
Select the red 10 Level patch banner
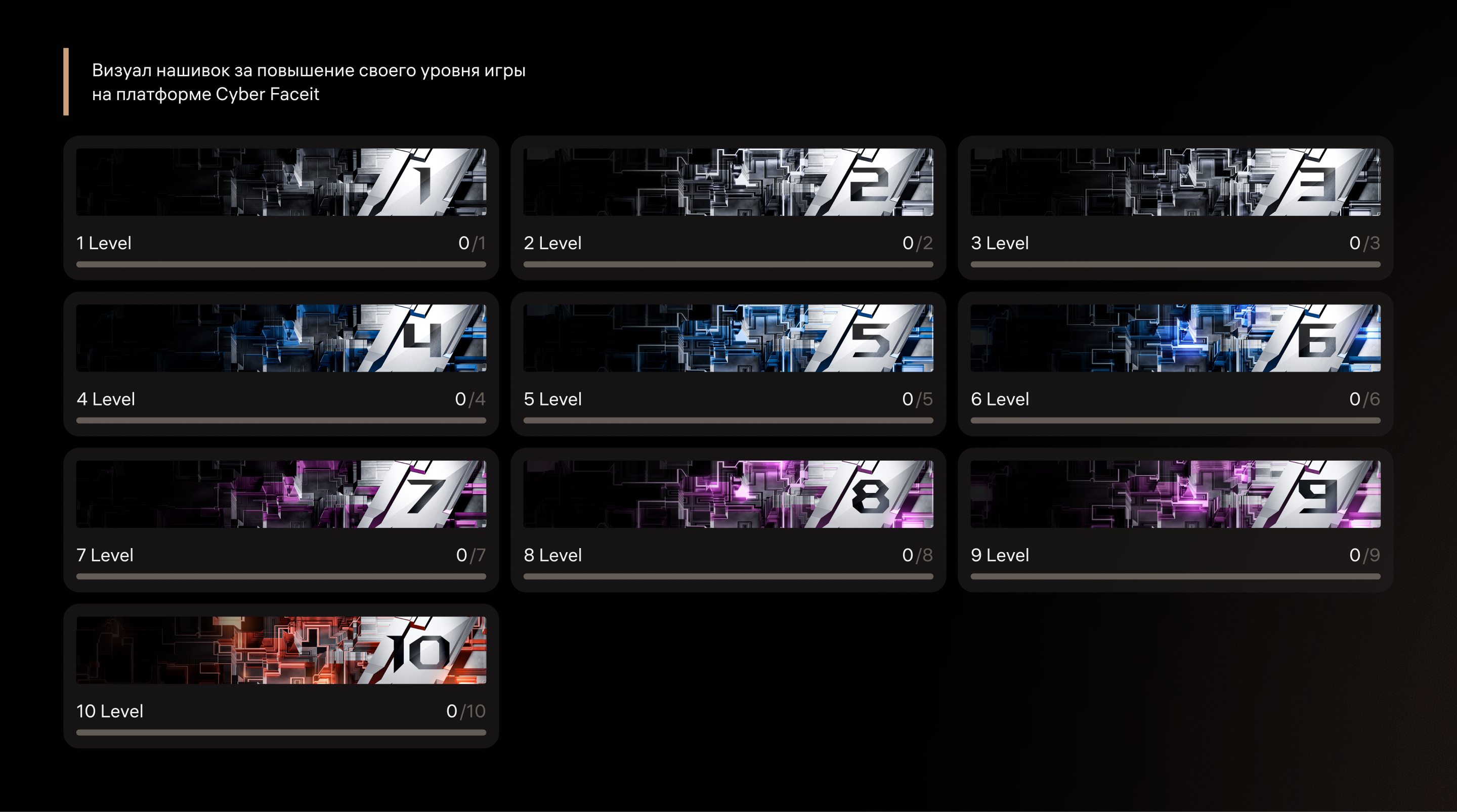click(x=281, y=650)
